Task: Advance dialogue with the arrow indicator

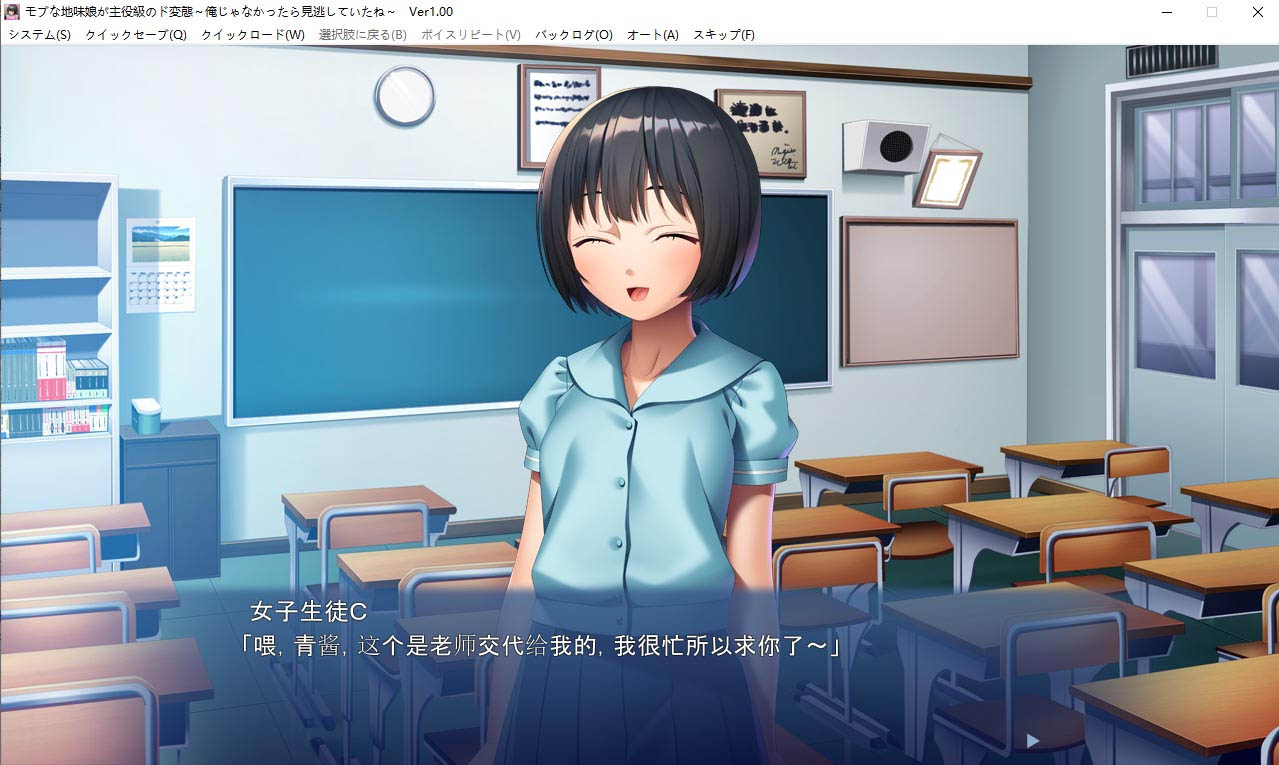Action: [1033, 741]
